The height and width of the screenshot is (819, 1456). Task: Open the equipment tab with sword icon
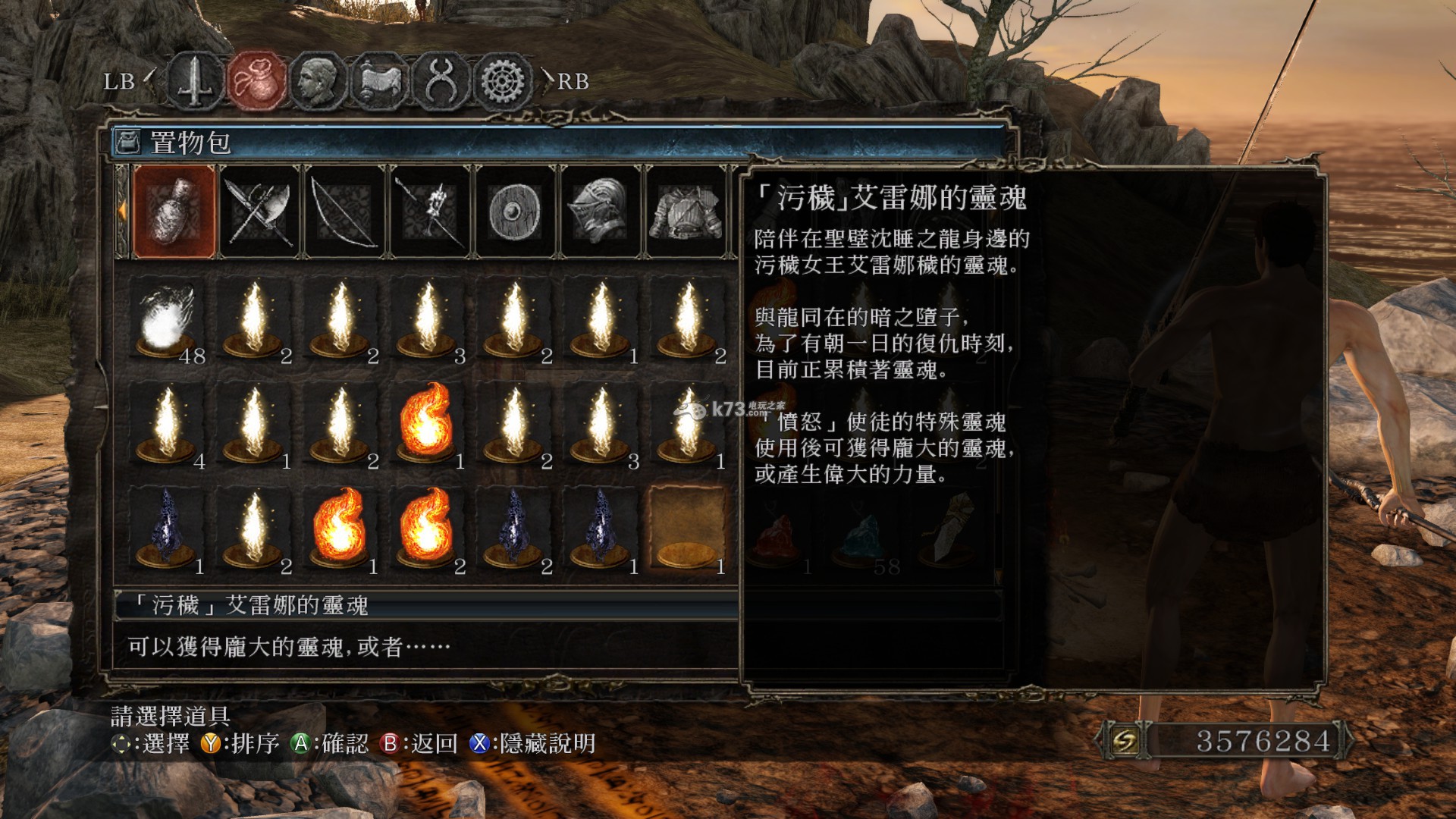point(195,80)
